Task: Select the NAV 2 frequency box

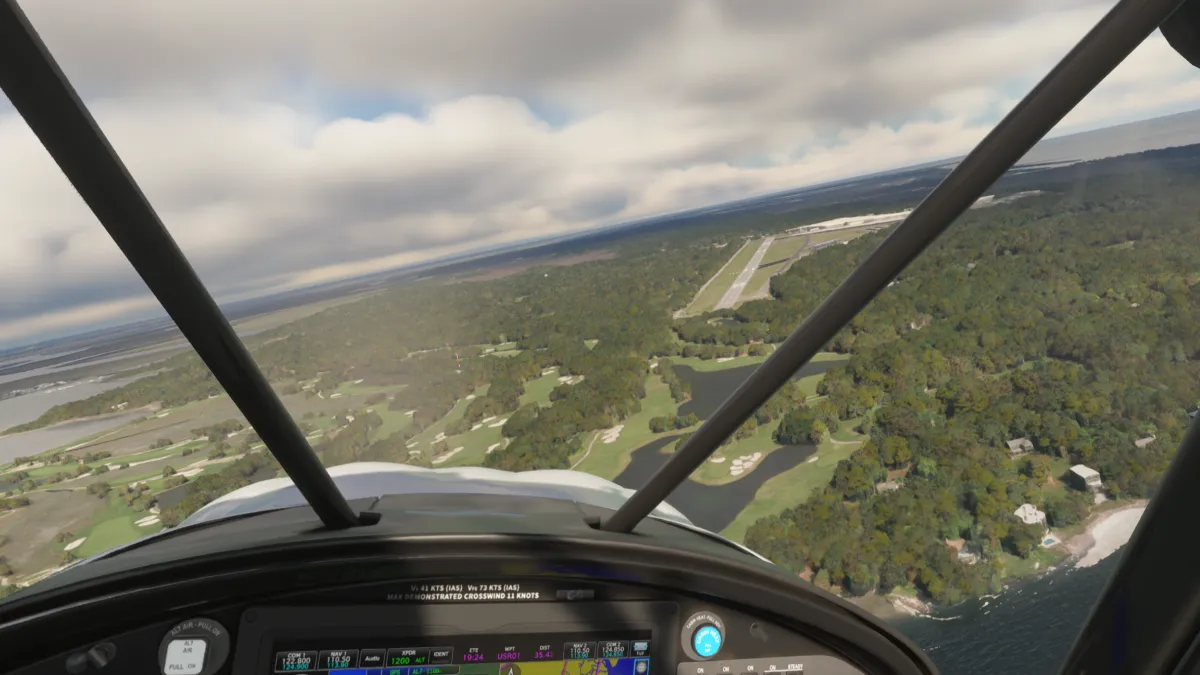Action: pyautogui.click(x=580, y=651)
